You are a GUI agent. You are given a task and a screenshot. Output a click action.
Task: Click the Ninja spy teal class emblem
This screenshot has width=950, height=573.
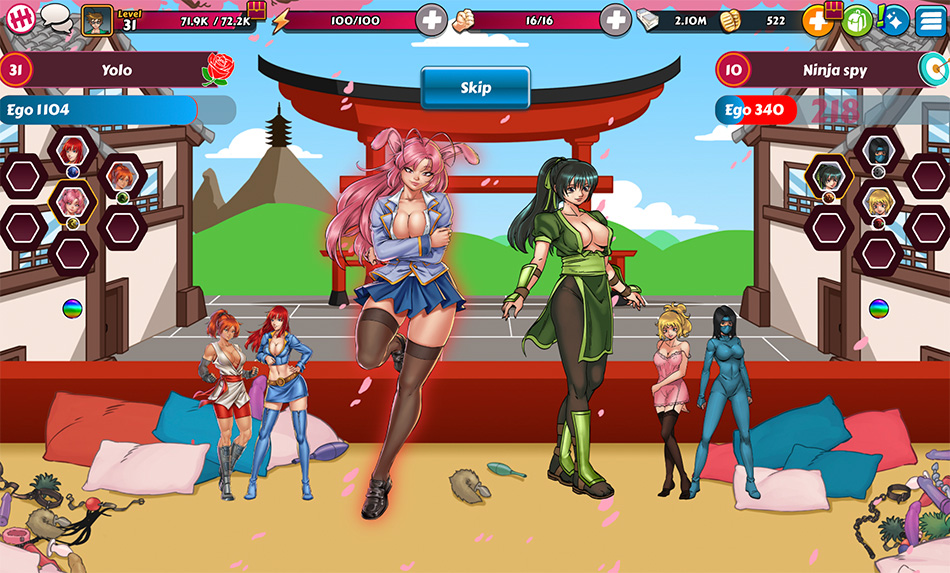pos(931,70)
